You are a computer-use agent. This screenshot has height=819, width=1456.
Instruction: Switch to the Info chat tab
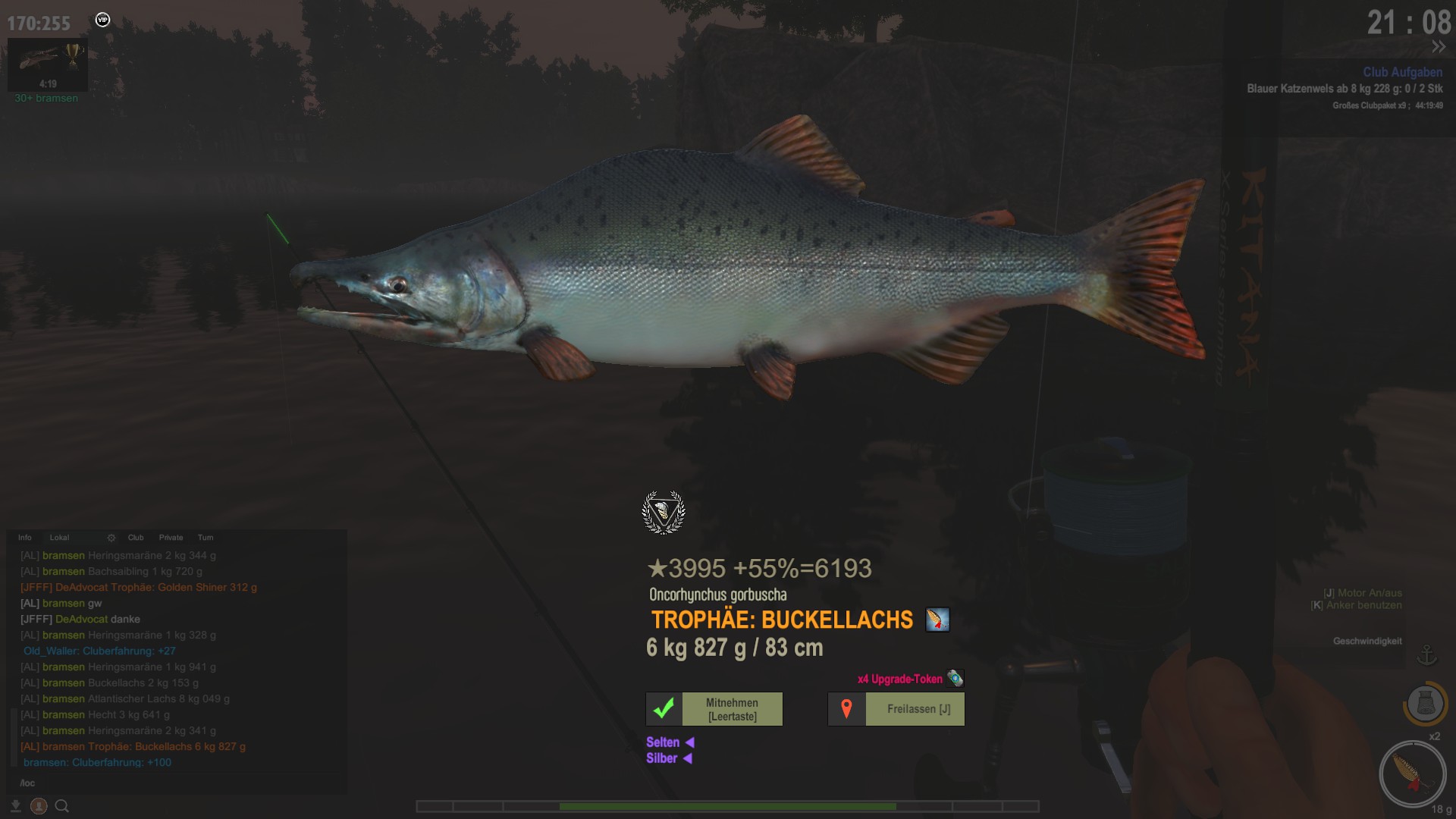point(25,538)
